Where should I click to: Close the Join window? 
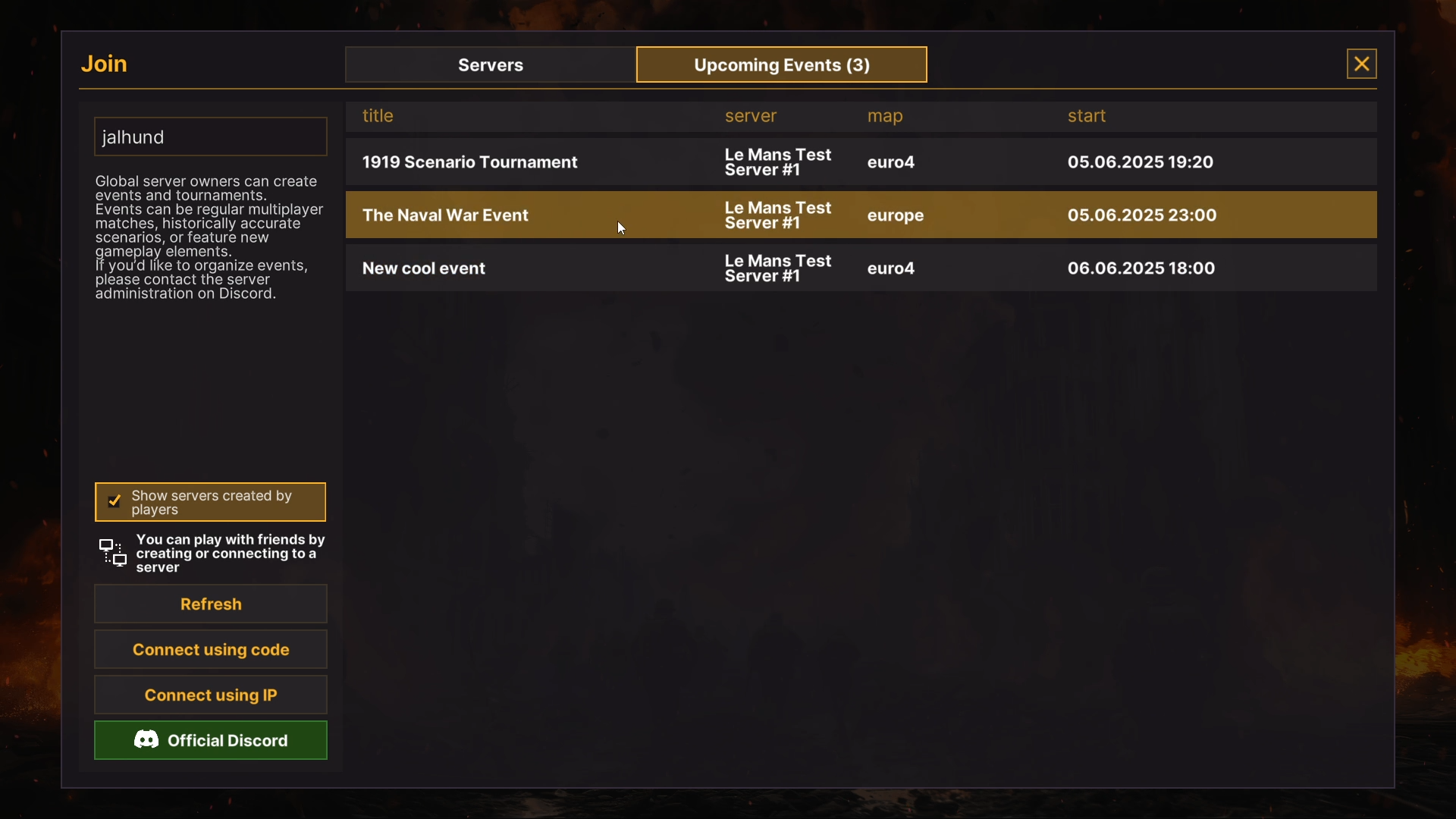[1361, 64]
